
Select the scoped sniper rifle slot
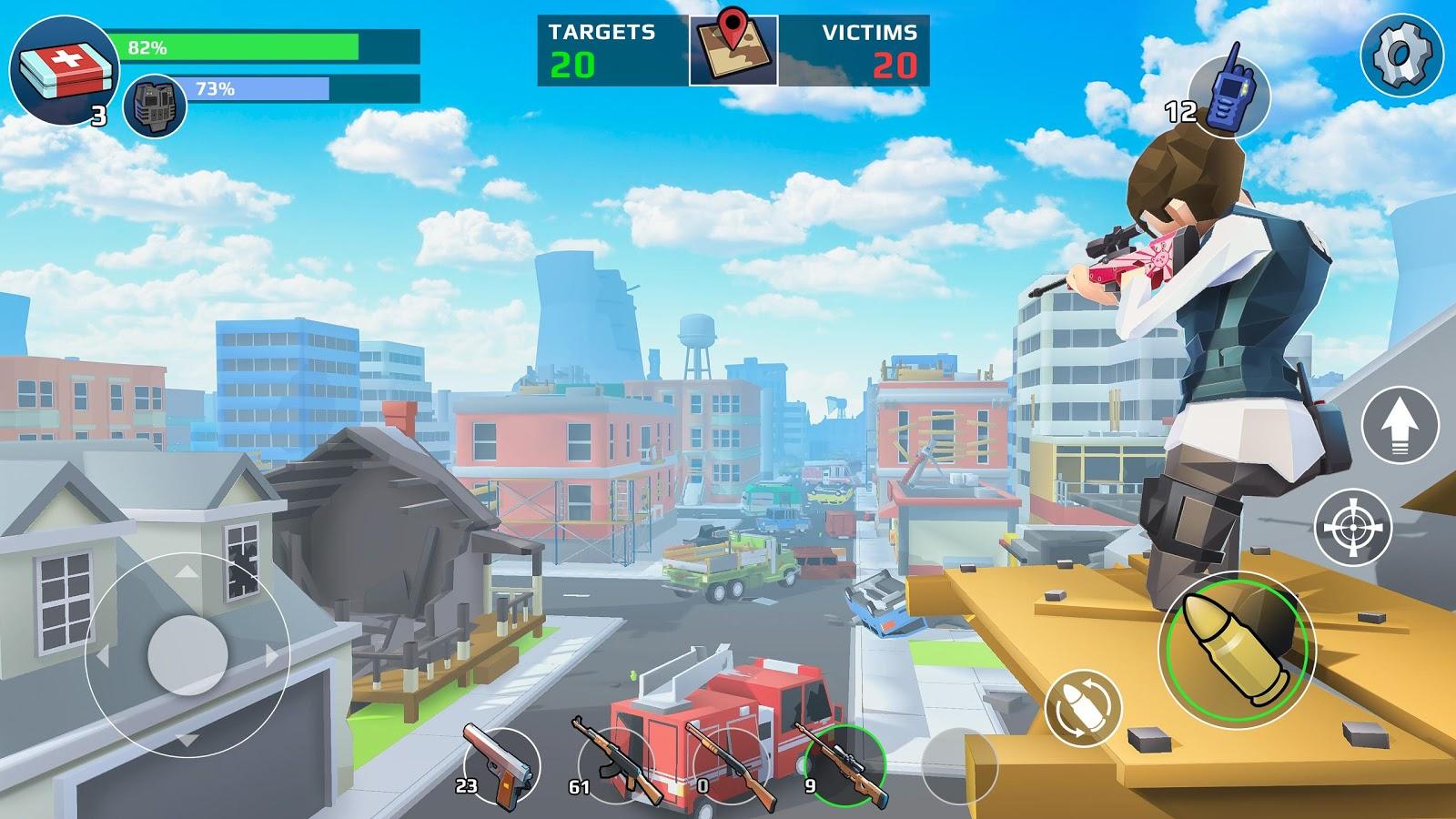[x=844, y=764]
